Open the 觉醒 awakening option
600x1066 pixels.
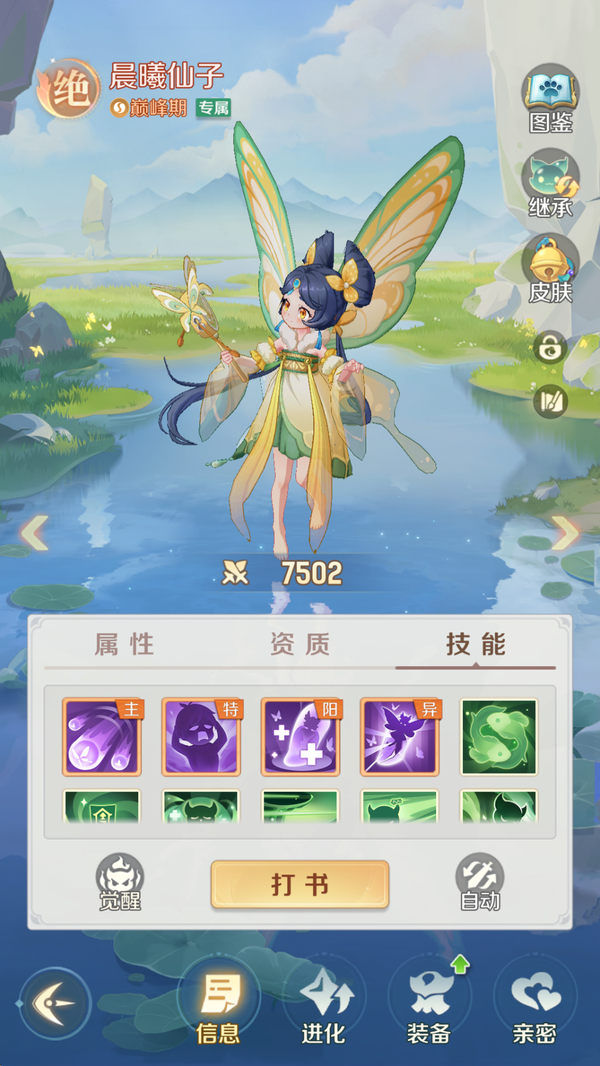coord(119,882)
